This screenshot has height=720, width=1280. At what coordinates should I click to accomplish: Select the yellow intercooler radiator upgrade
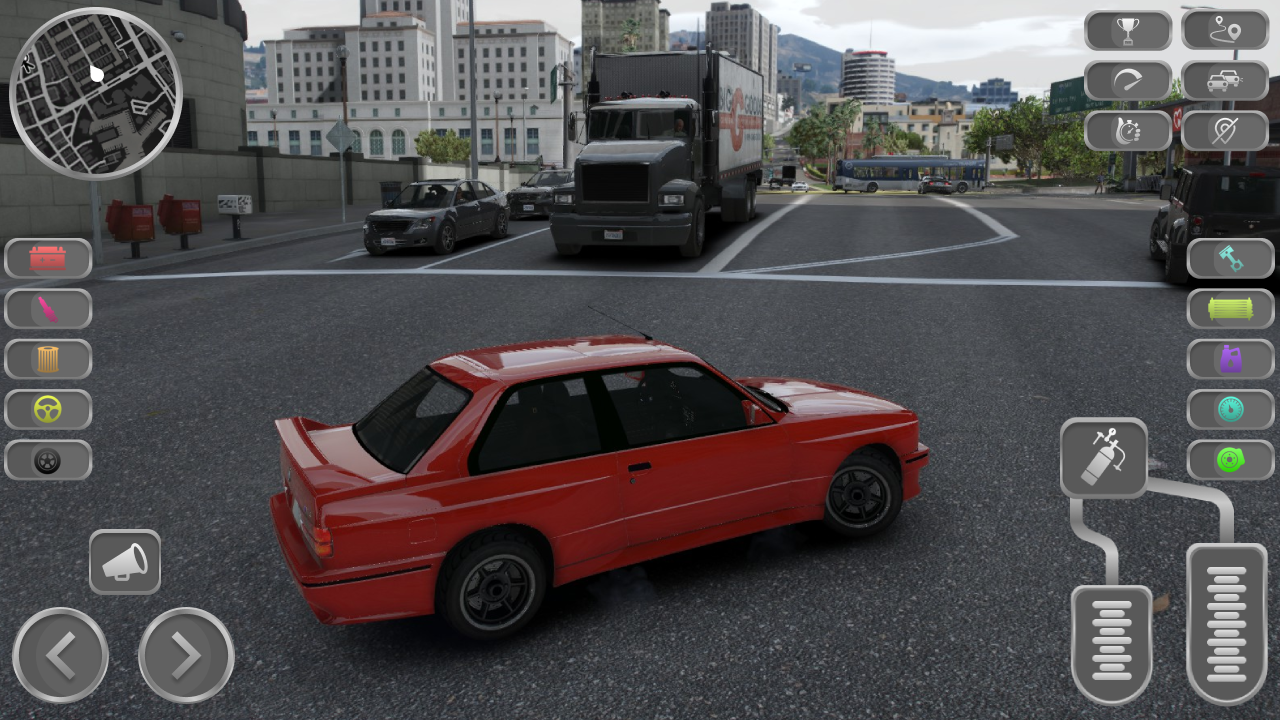point(1231,309)
